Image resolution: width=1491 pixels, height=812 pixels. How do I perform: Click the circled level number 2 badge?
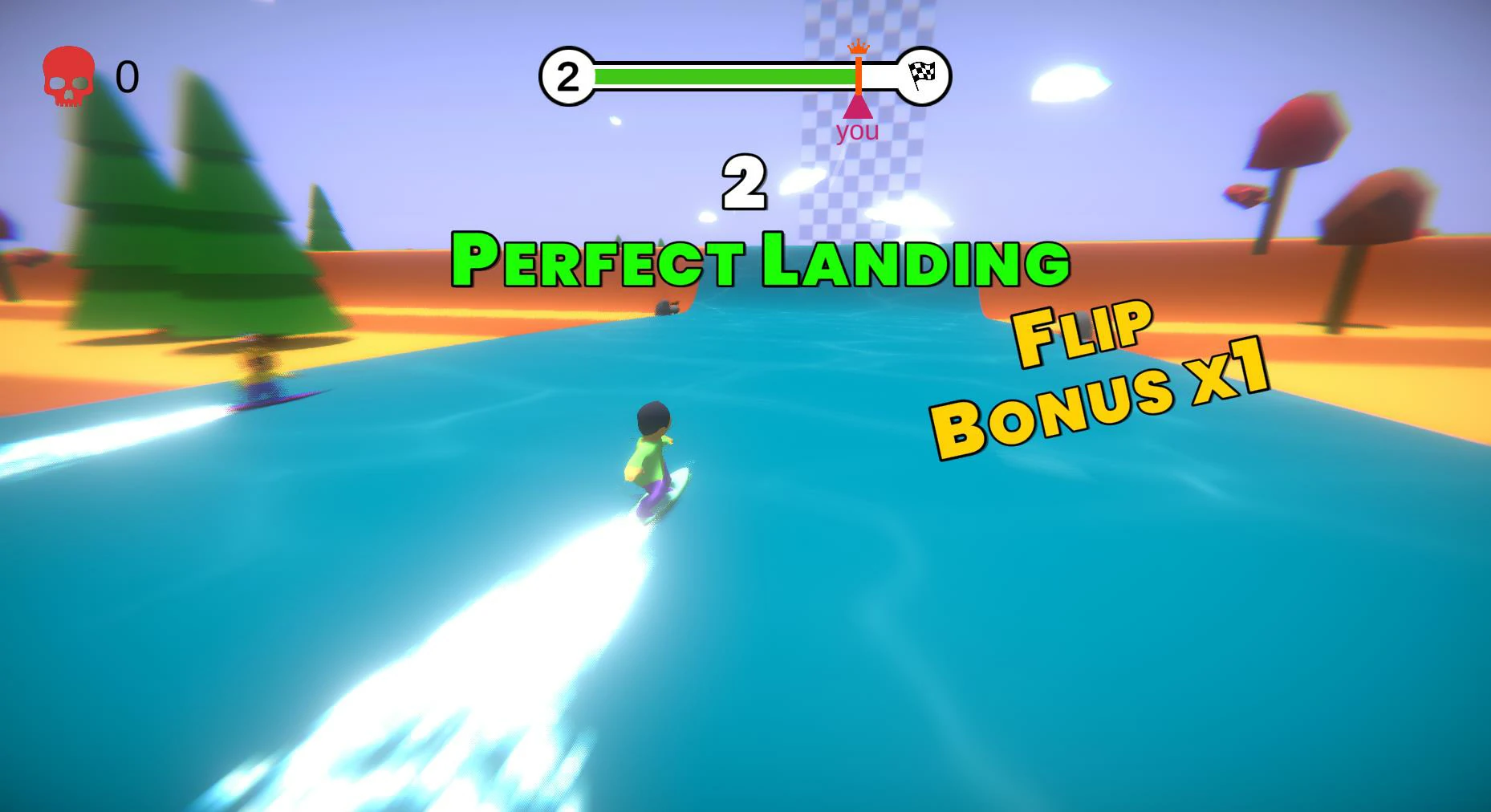(569, 75)
